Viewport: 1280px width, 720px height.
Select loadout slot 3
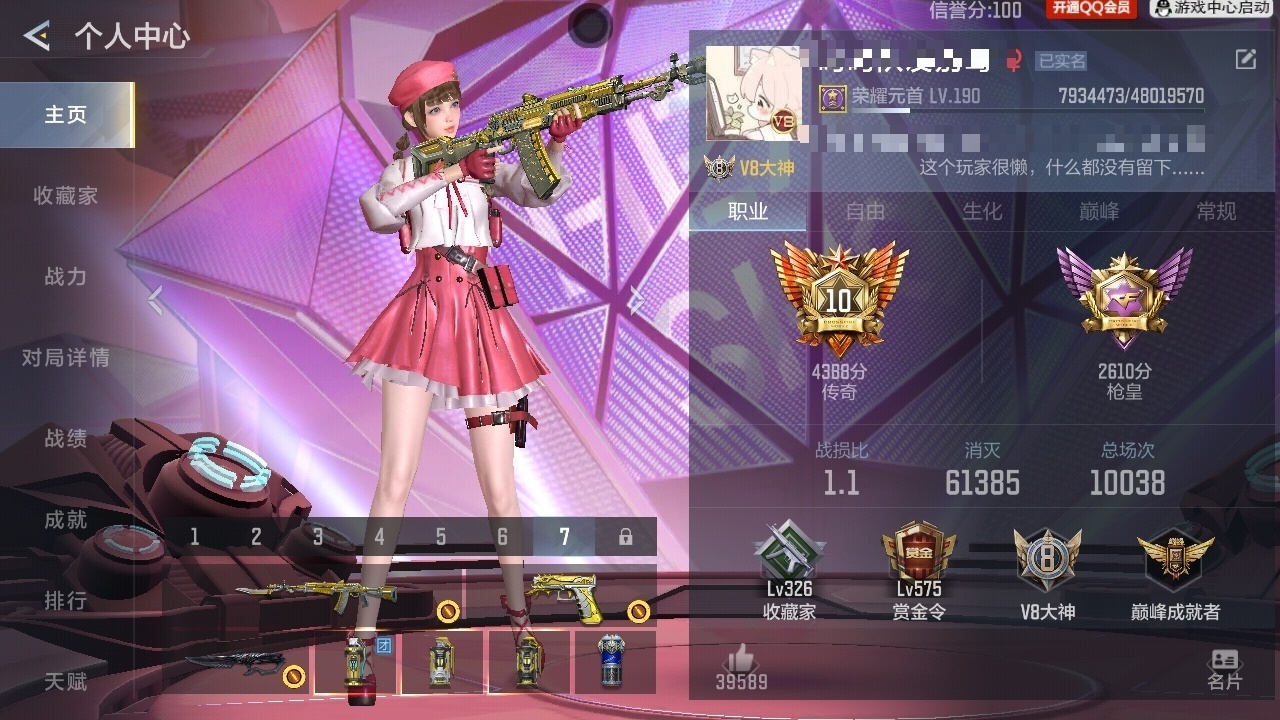(x=318, y=537)
